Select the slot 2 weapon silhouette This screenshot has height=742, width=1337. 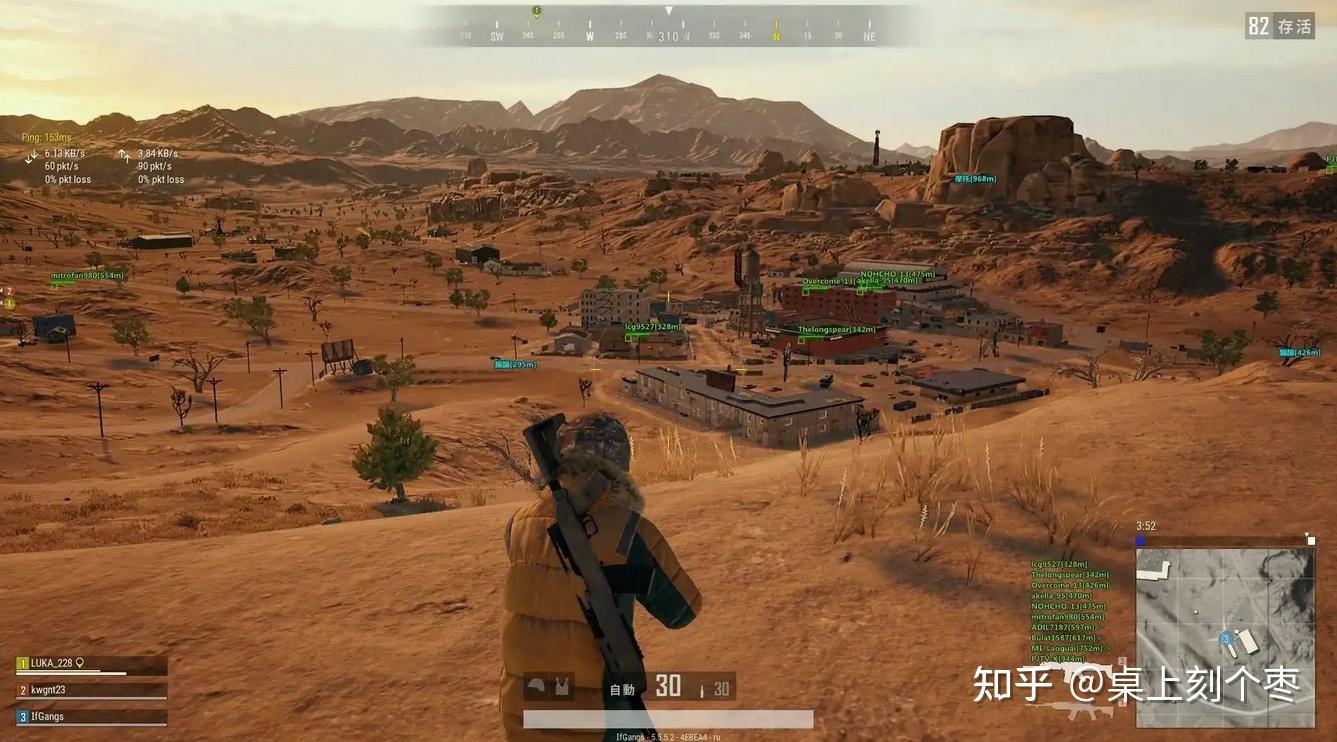1080,672
